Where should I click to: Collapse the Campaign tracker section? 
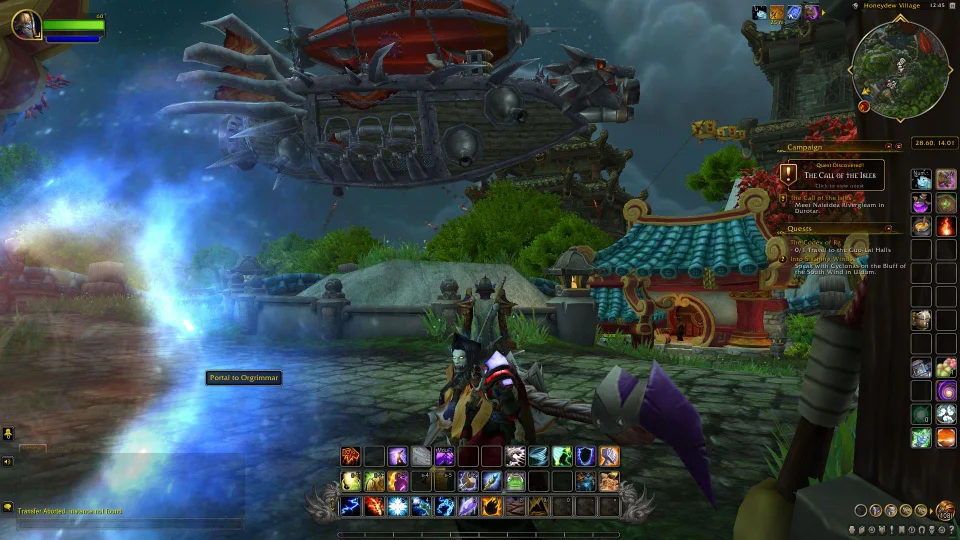click(x=898, y=147)
